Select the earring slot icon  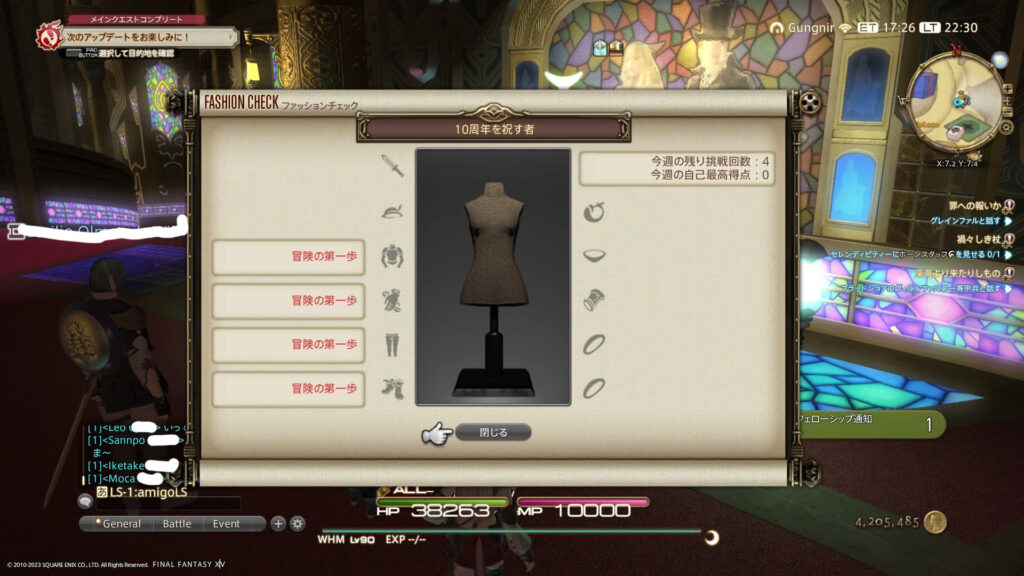tap(594, 212)
